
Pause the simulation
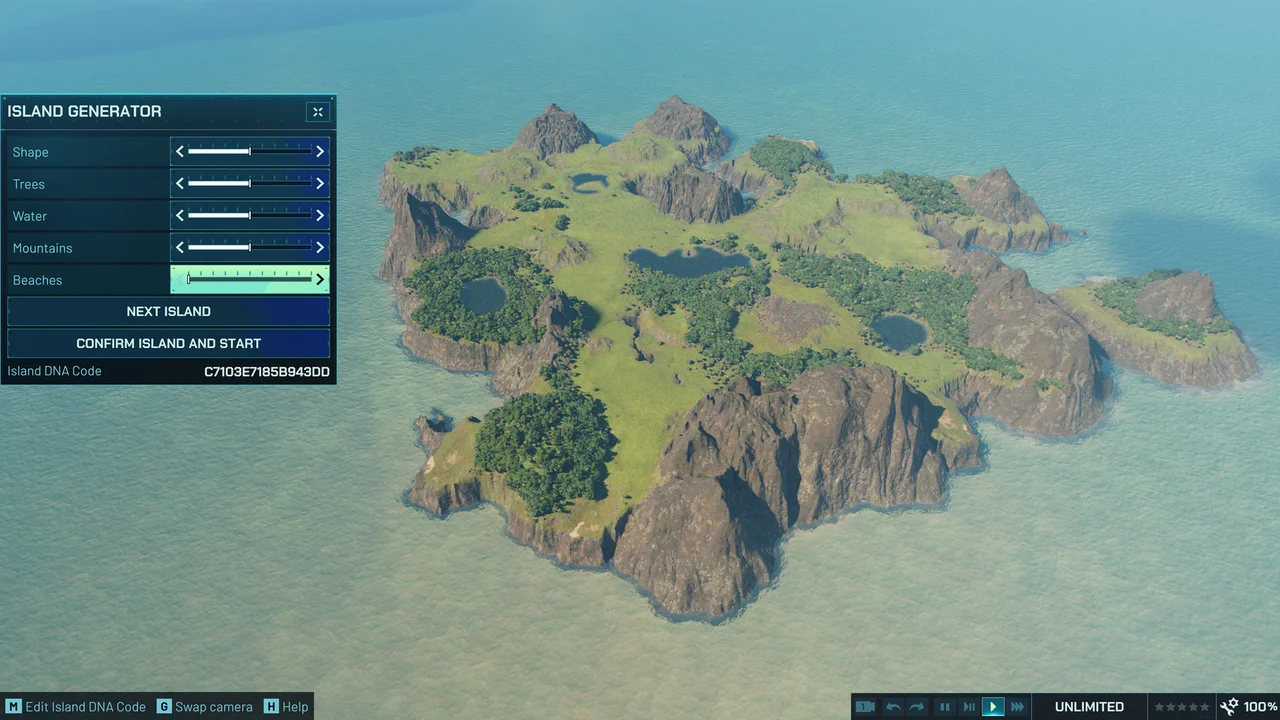[x=944, y=706]
